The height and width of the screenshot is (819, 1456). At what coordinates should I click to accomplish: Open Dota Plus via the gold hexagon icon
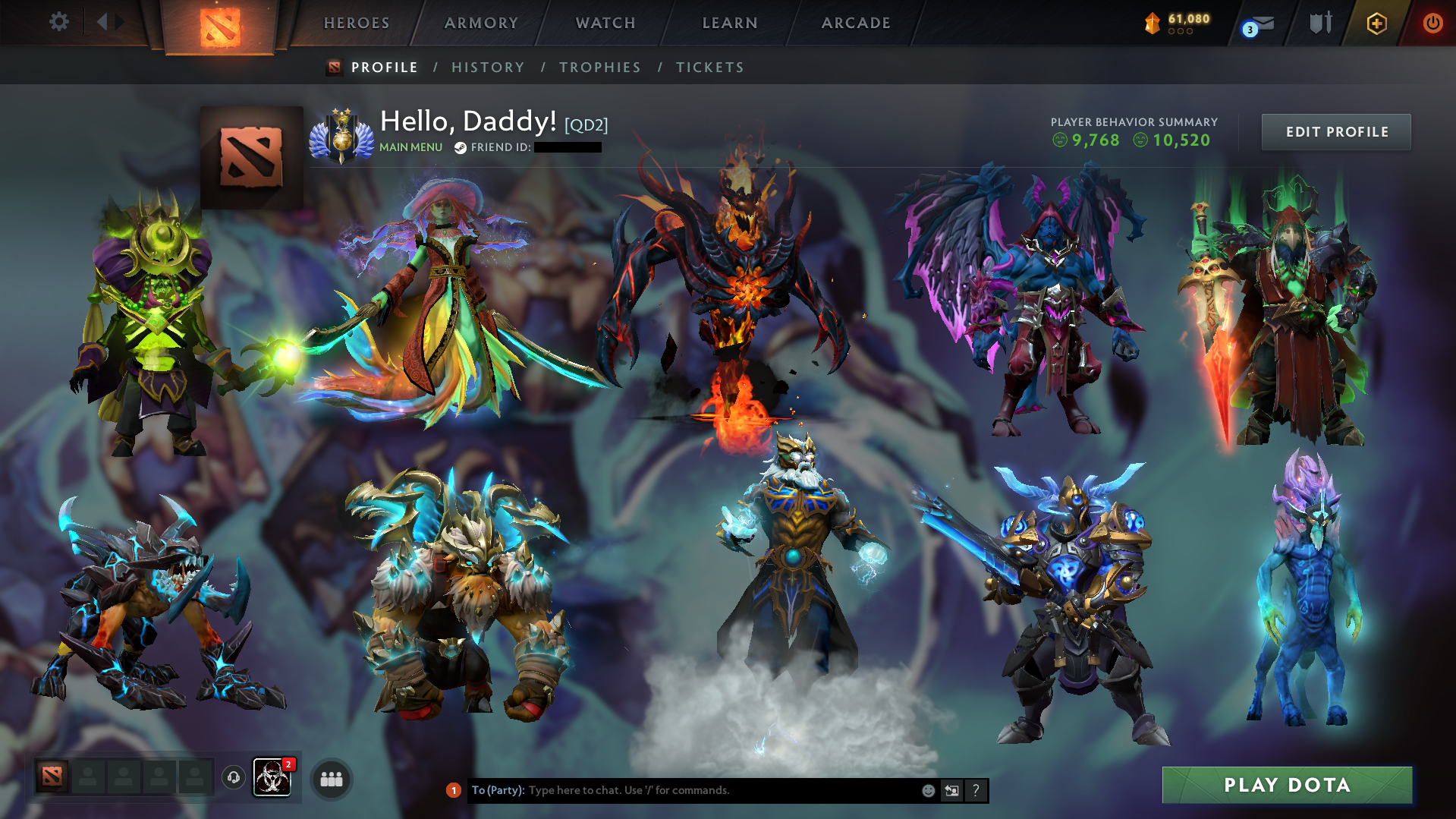[x=1377, y=24]
